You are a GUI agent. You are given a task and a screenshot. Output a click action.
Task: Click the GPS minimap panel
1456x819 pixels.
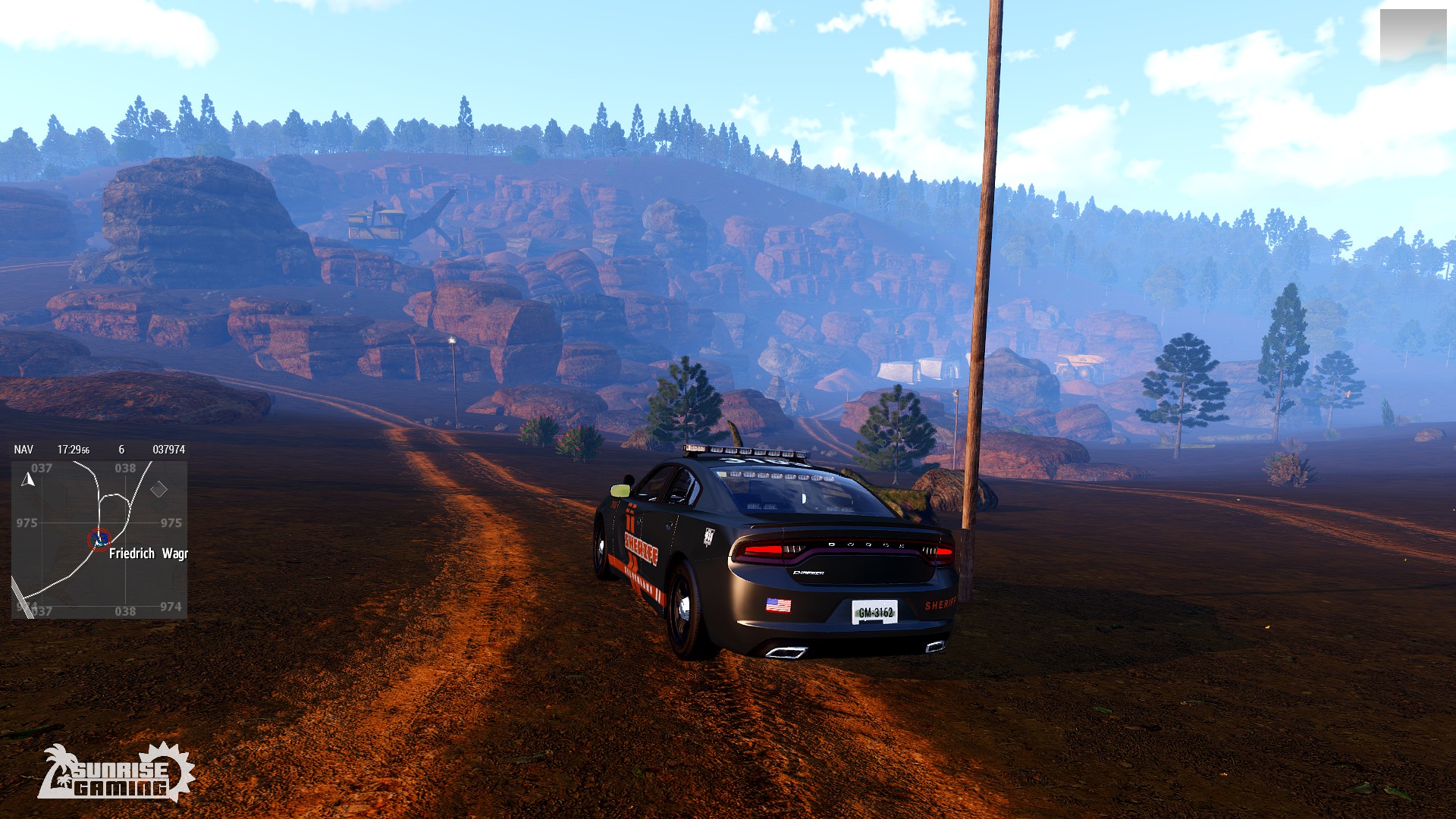99,539
